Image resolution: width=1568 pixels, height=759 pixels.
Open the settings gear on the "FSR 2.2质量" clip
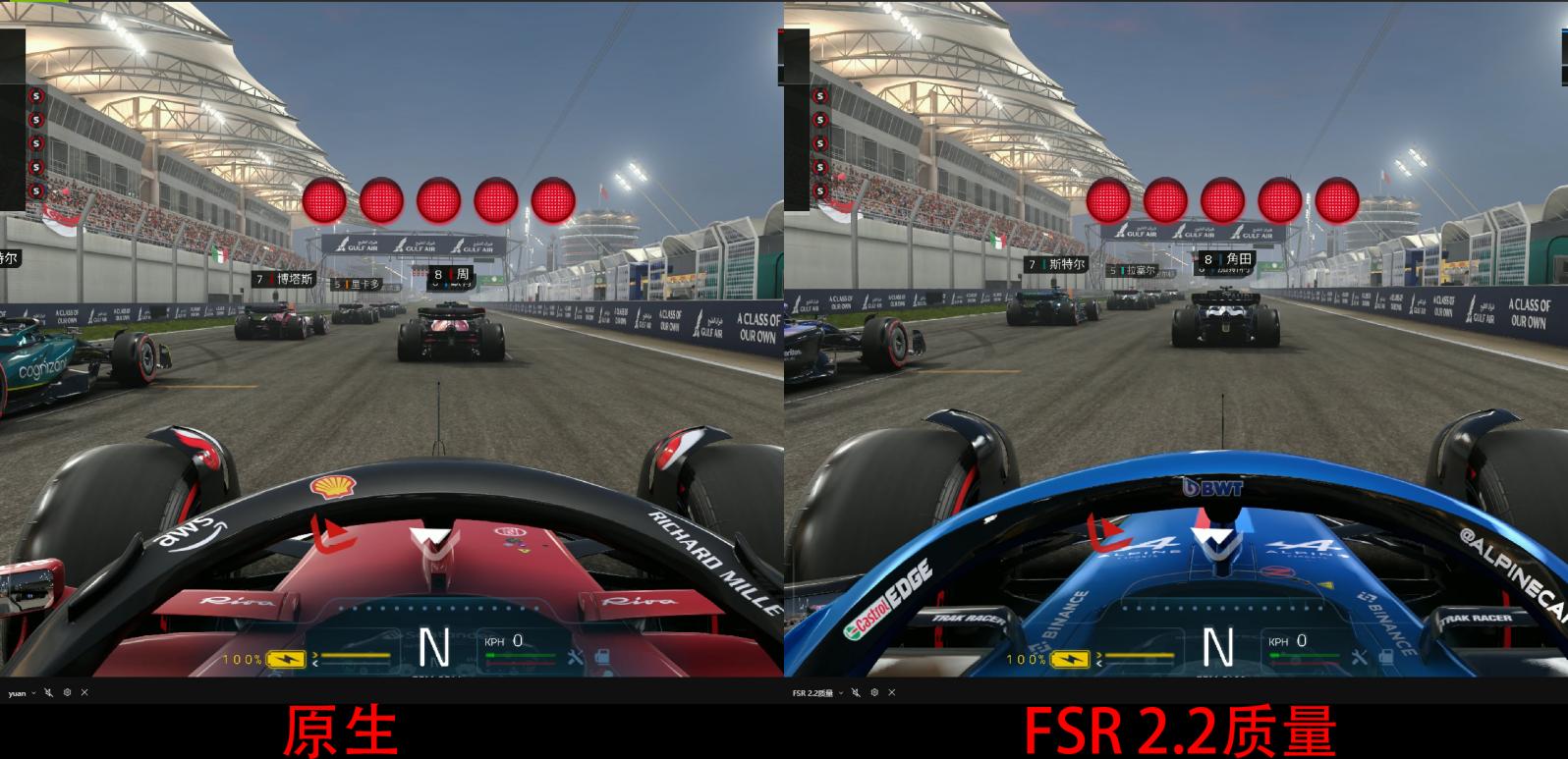click(874, 693)
